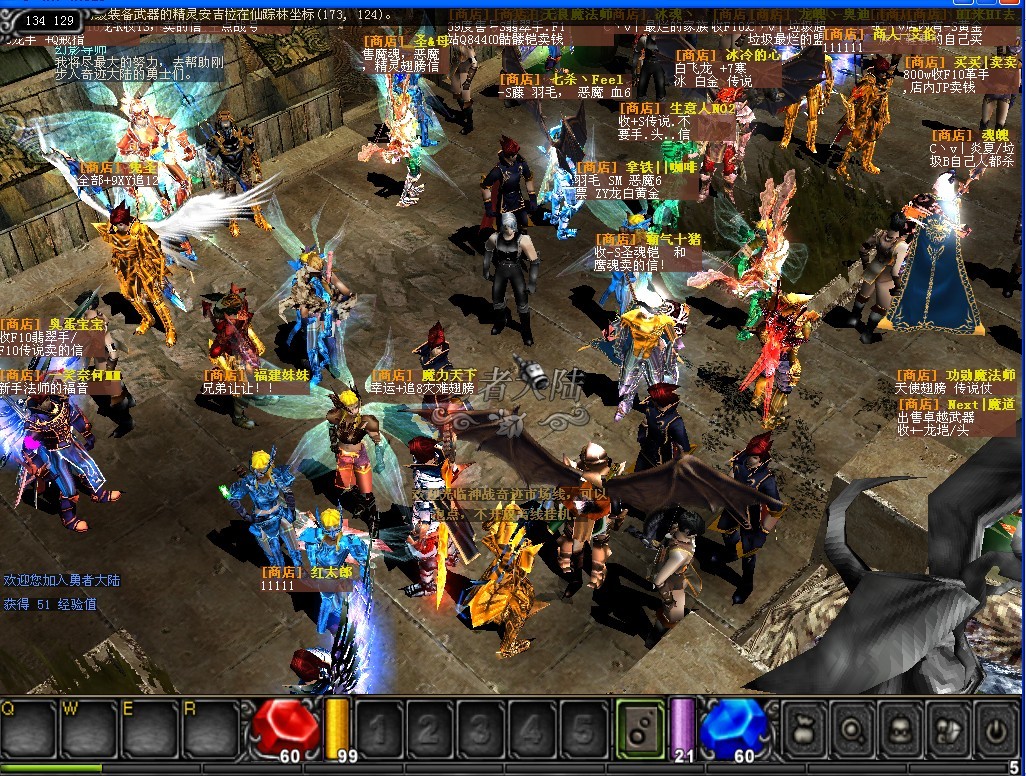Select the green-framed bubbles skill slot
This screenshot has height=776, width=1026.
pos(637,729)
